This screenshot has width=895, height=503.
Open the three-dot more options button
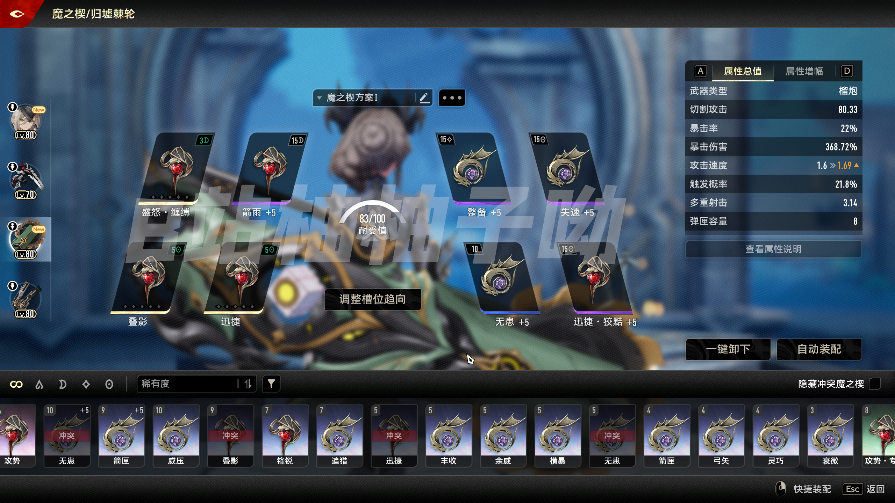pyautogui.click(x=452, y=98)
